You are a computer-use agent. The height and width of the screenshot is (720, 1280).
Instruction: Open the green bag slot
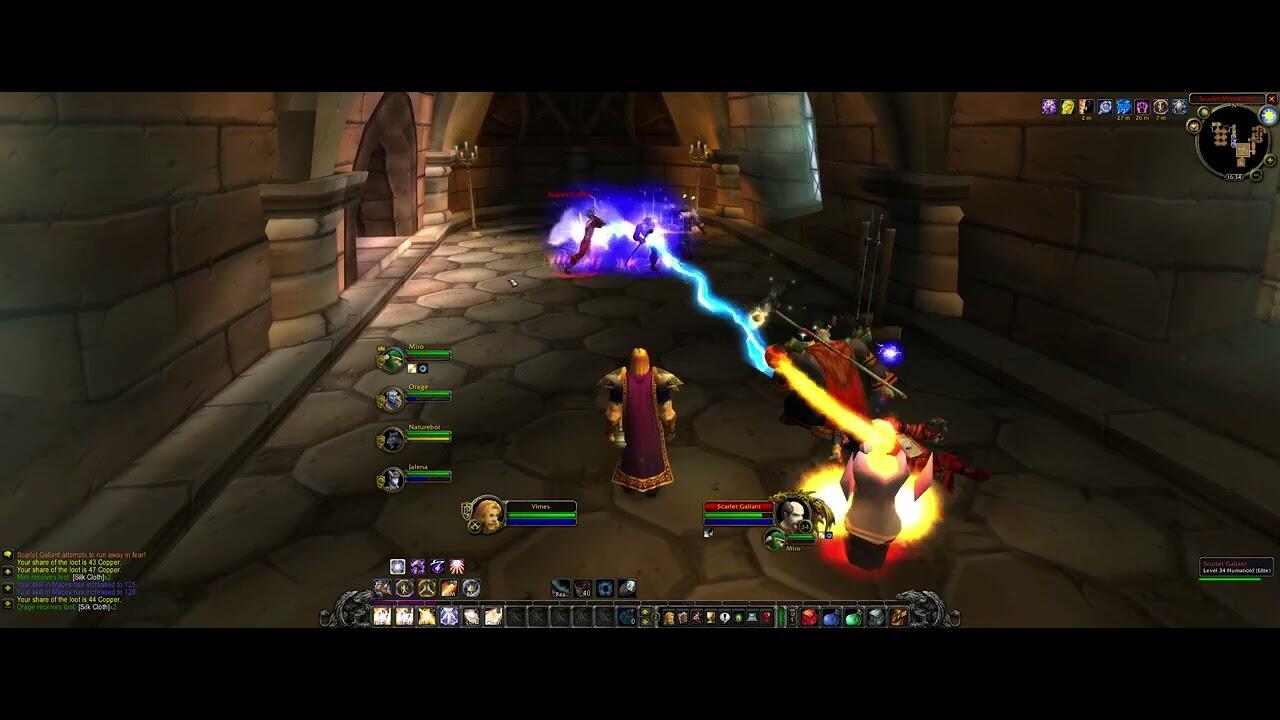coord(853,617)
